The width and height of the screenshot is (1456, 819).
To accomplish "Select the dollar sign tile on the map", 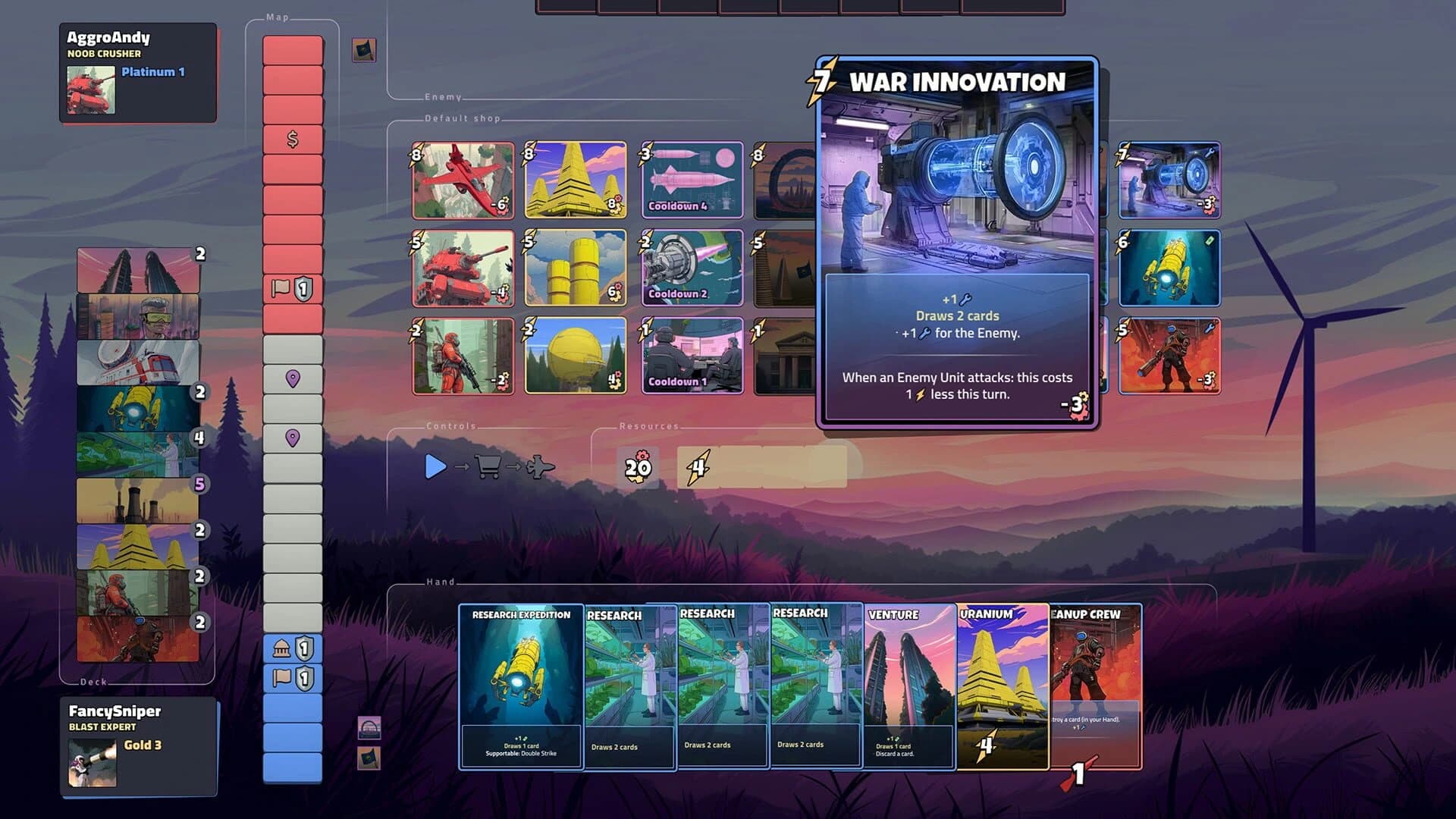I will point(294,139).
